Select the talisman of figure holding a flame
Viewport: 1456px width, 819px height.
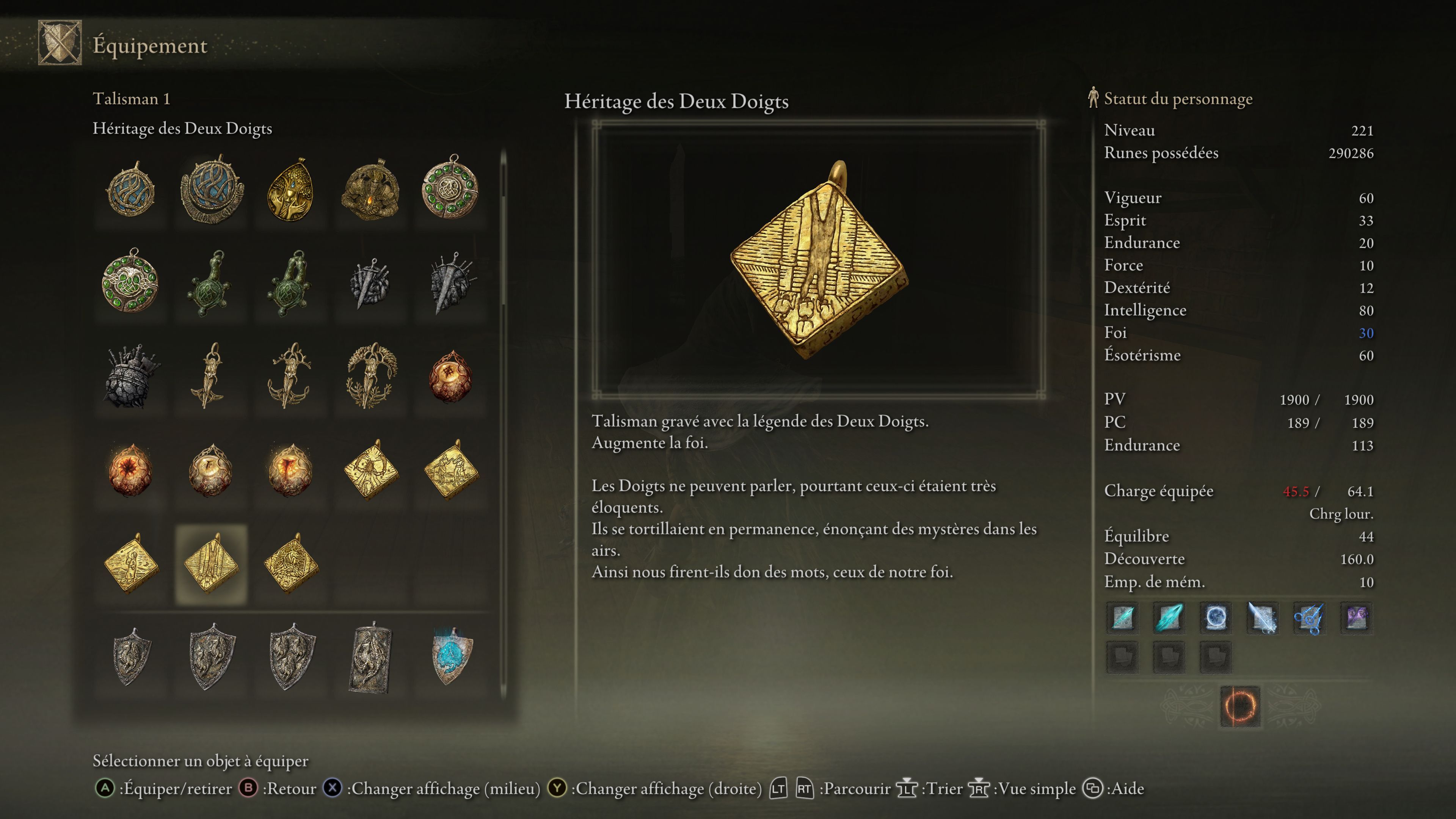tap(370, 190)
